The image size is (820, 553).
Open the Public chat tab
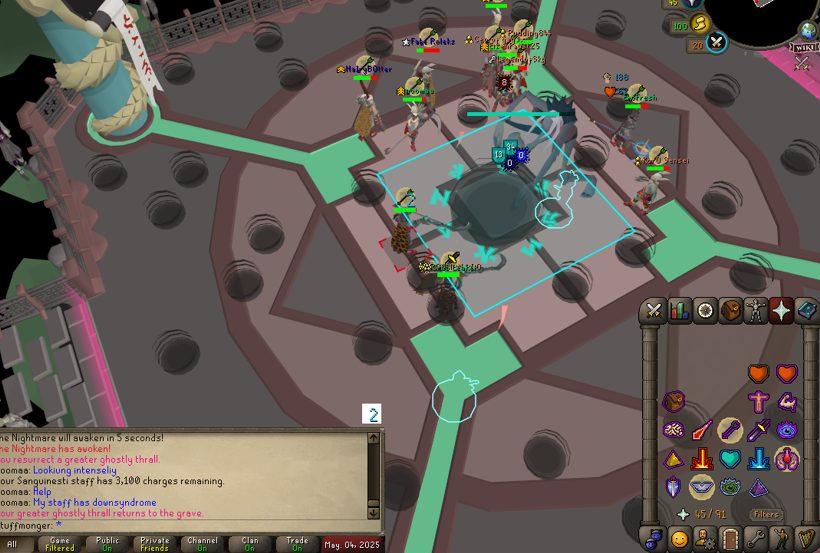click(x=107, y=545)
